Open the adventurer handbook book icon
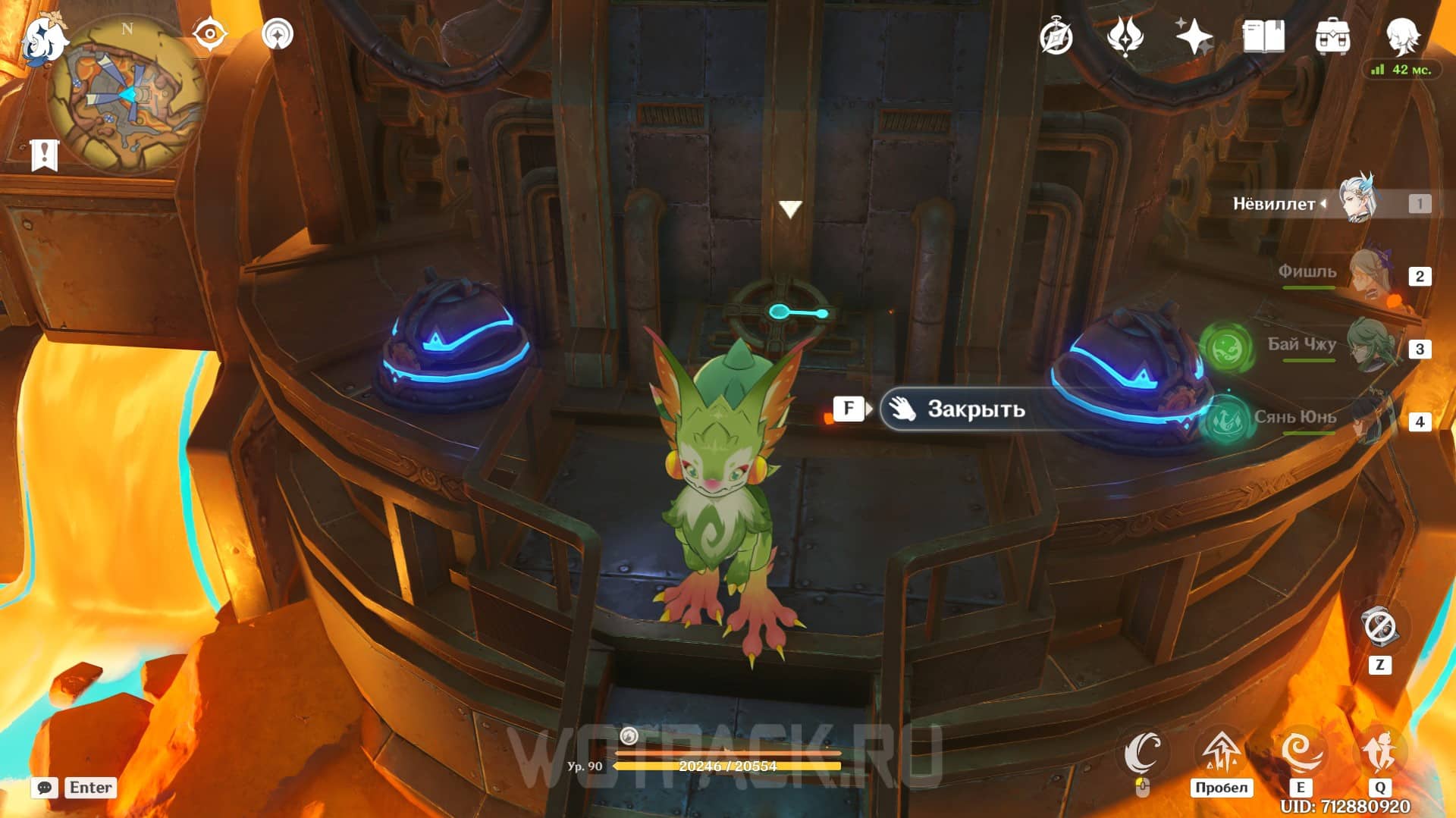Screen dimensions: 1456x818 pyautogui.click(x=1263, y=36)
